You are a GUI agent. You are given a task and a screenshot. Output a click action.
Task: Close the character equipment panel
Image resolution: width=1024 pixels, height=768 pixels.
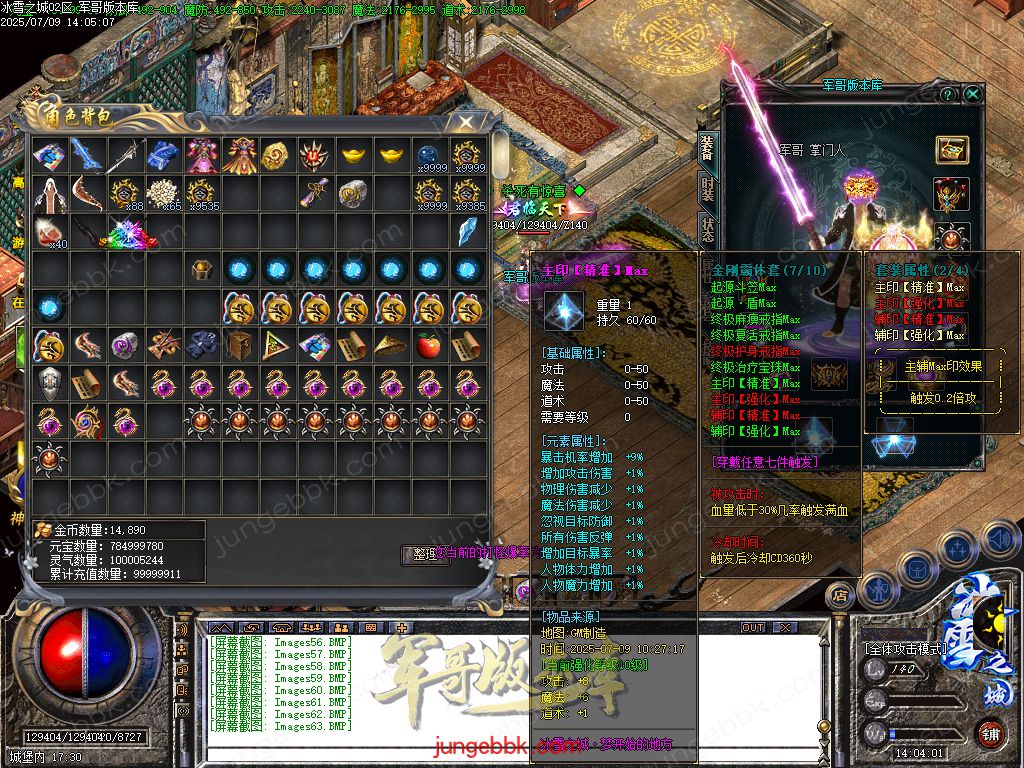[x=973, y=94]
